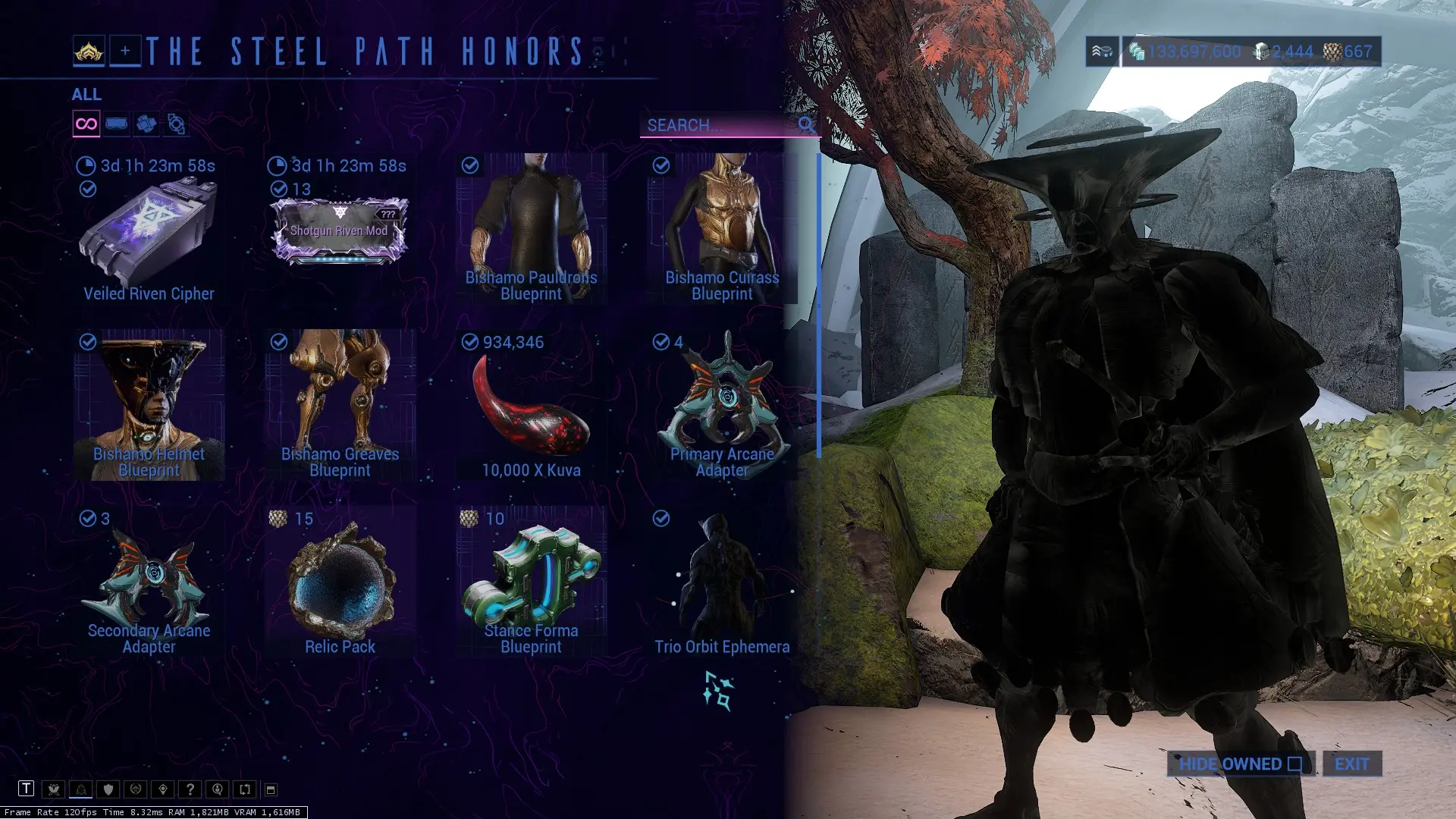Choose the Secondary Arcane Adapter
This screenshot has height=819, width=1456.
tap(149, 582)
